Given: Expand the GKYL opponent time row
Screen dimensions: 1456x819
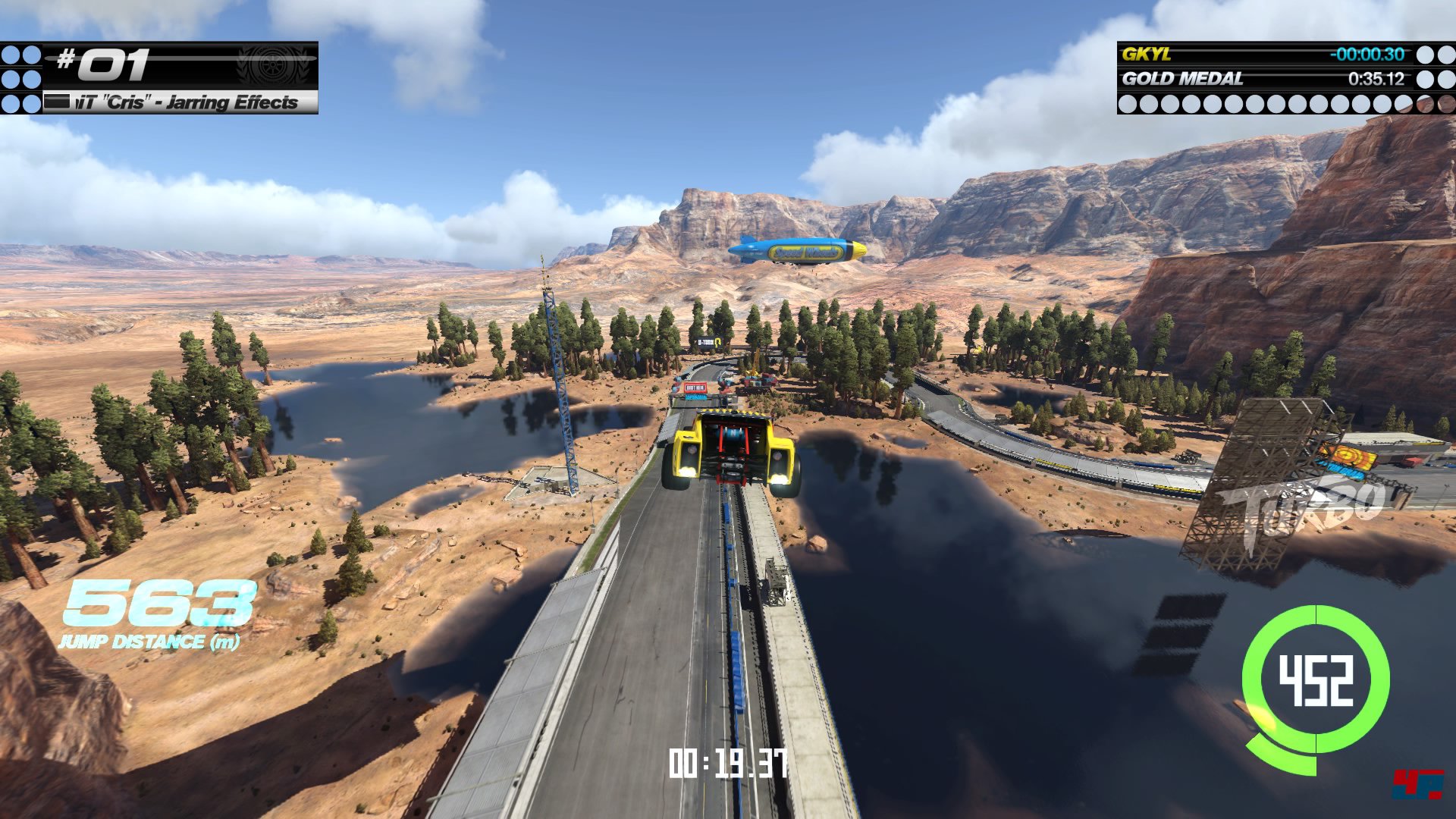Looking at the screenshot, I should tap(1259, 54).
